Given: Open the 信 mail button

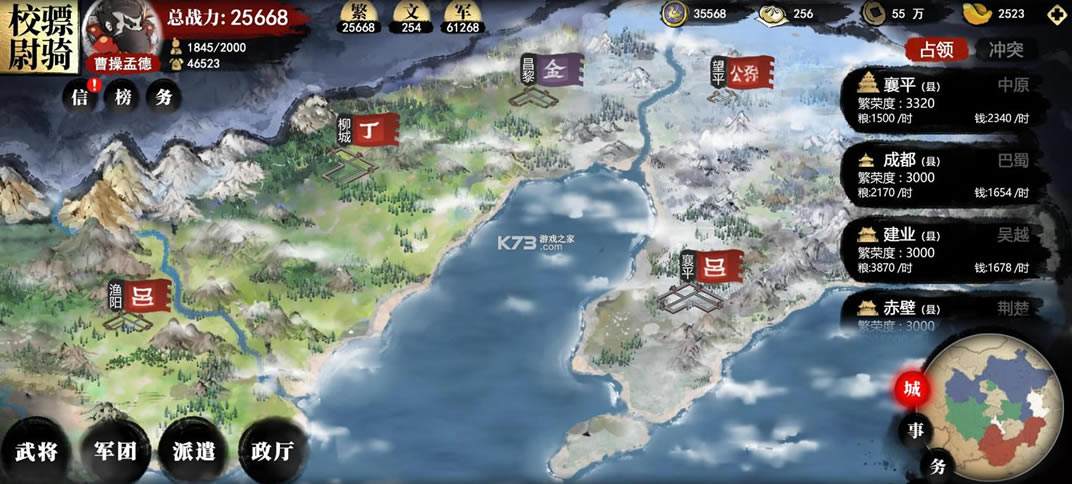Looking at the screenshot, I should pyautogui.click(x=80, y=97).
